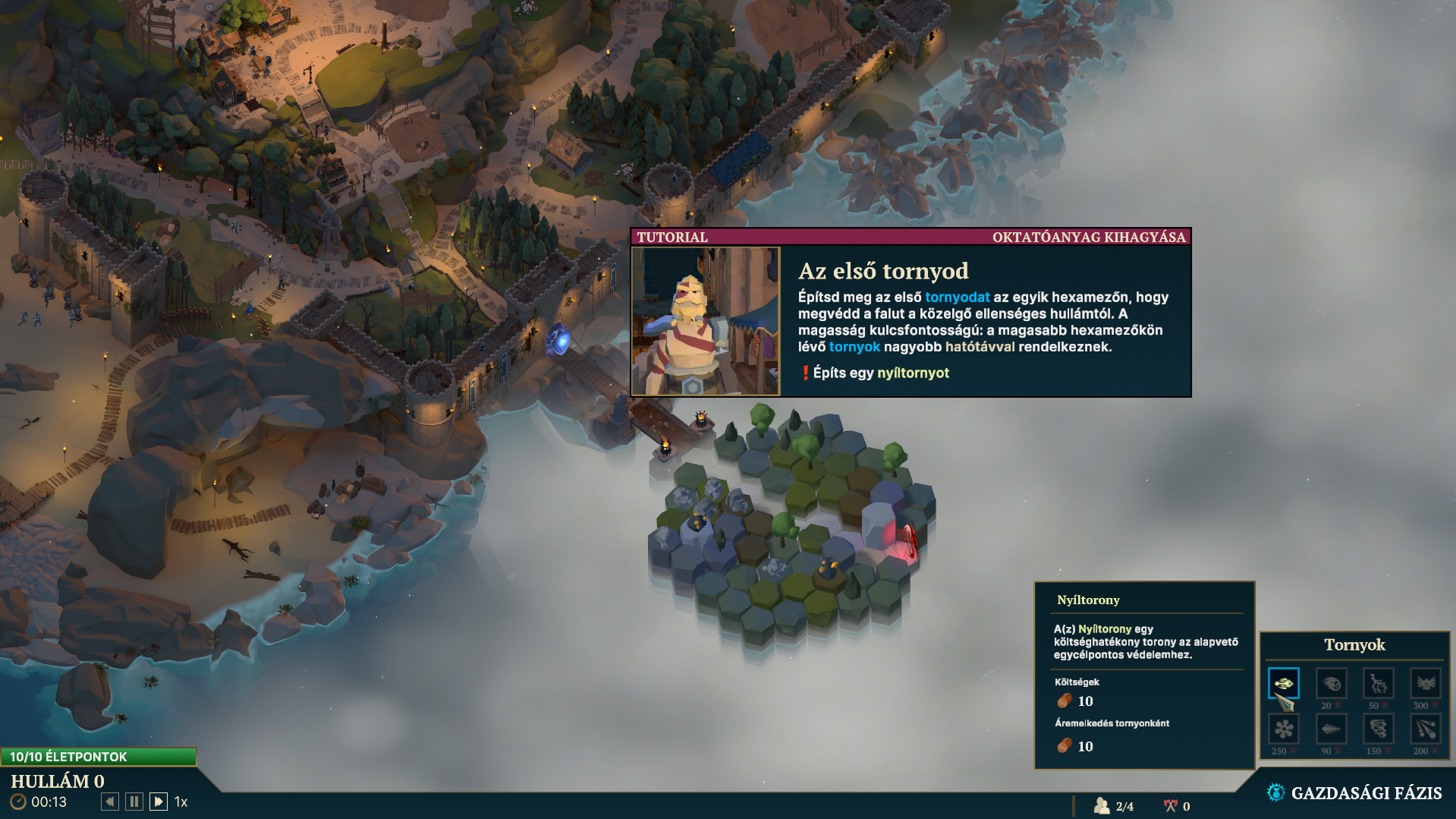Pause the game
1456x819 pixels.
pyautogui.click(x=134, y=802)
